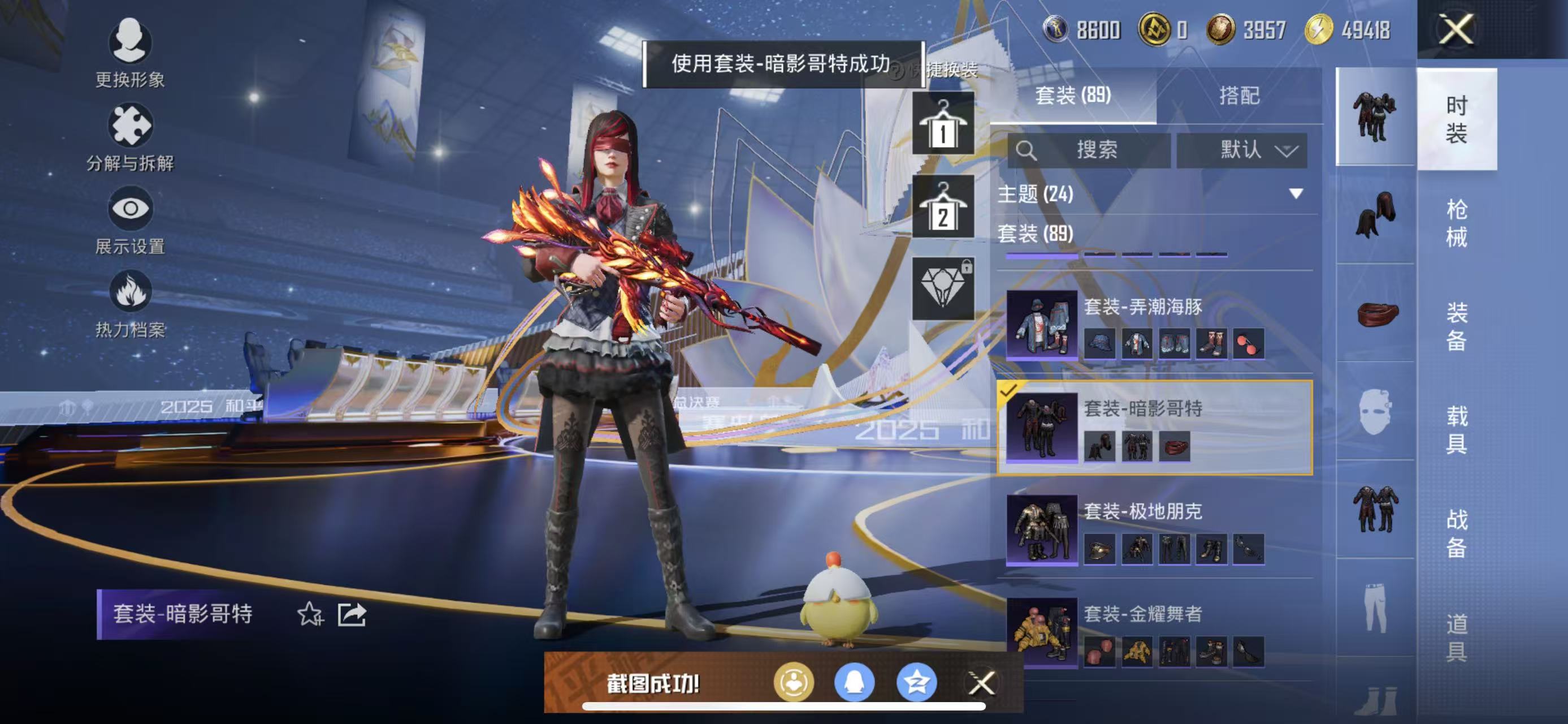The height and width of the screenshot is (724, 1568).
Task: Close the wardrobe screen
Action: coord(1456,29)
